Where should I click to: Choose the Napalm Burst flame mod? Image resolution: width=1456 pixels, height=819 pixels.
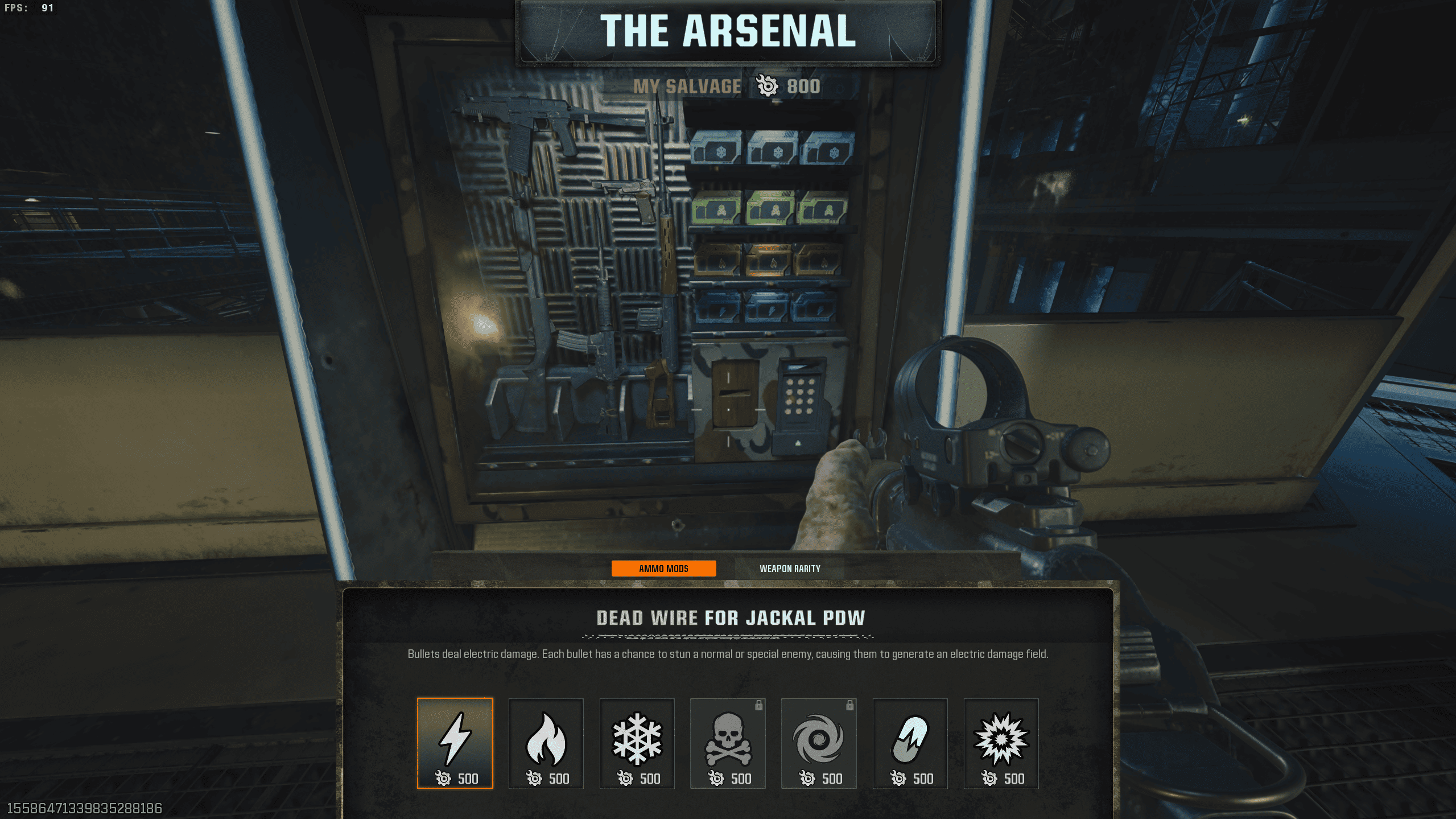click(546, 743)
